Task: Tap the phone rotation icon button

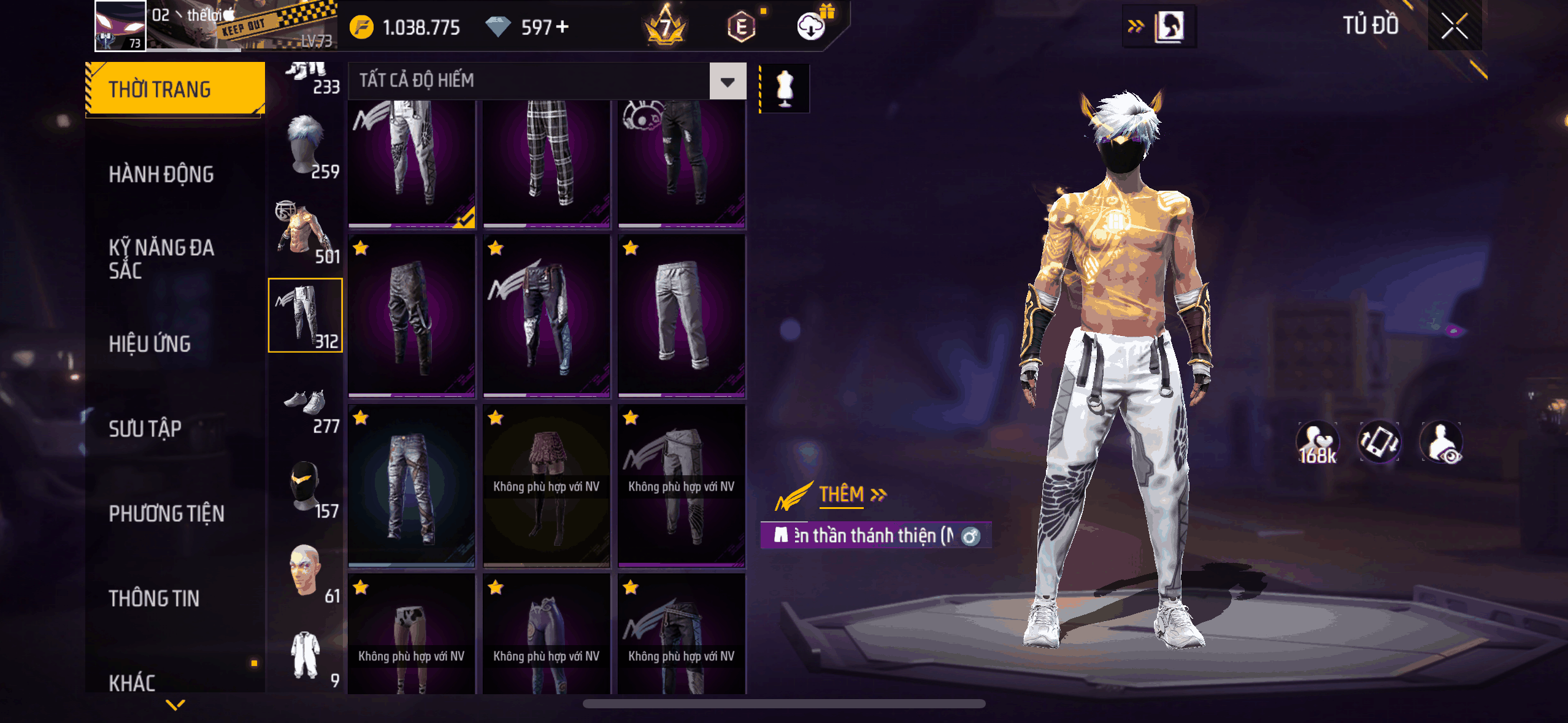Action: 1379,442
